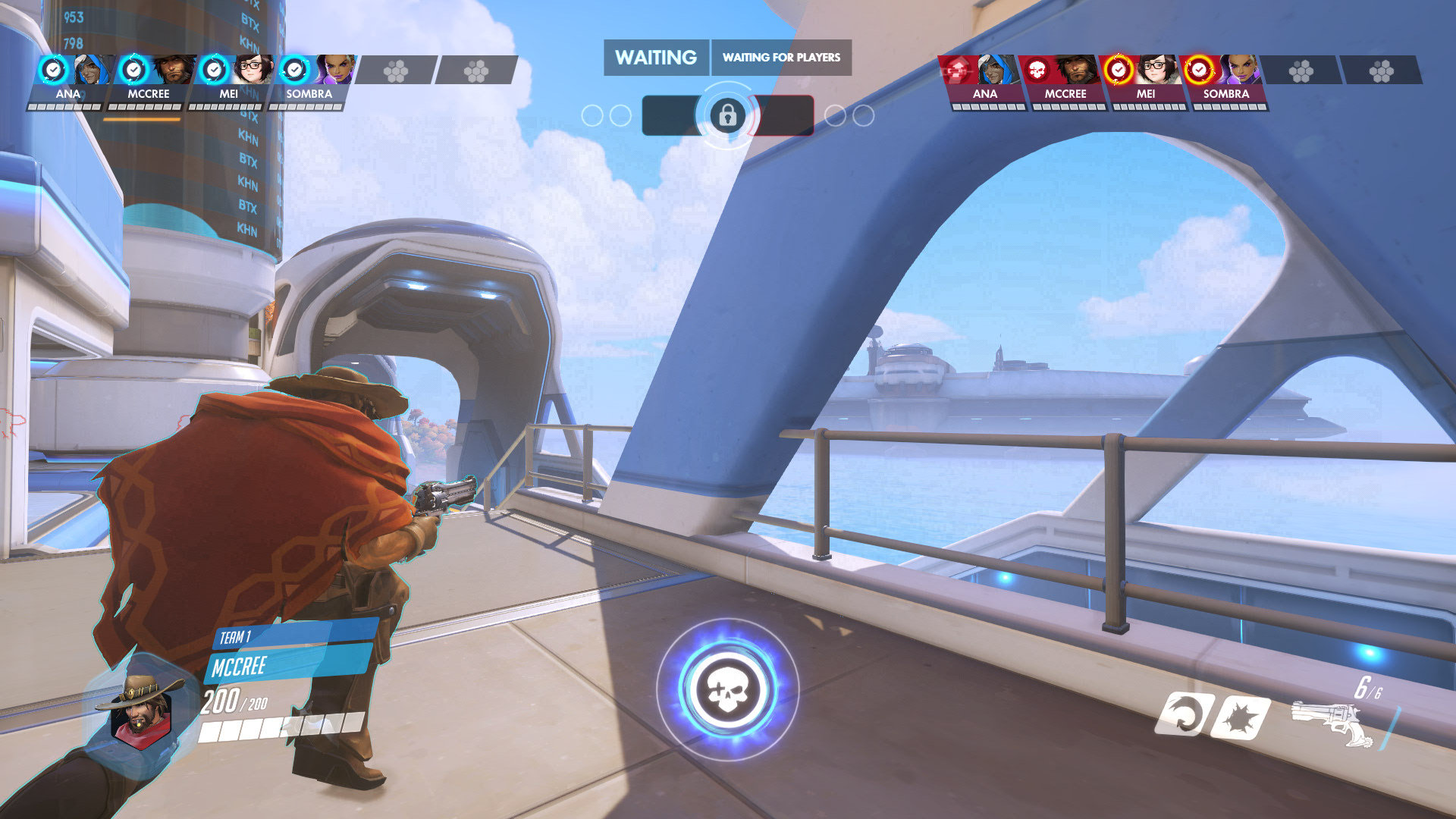Select red team Sombra player slot
The width and height of the screenshot is (1456, 819).
1224,80
